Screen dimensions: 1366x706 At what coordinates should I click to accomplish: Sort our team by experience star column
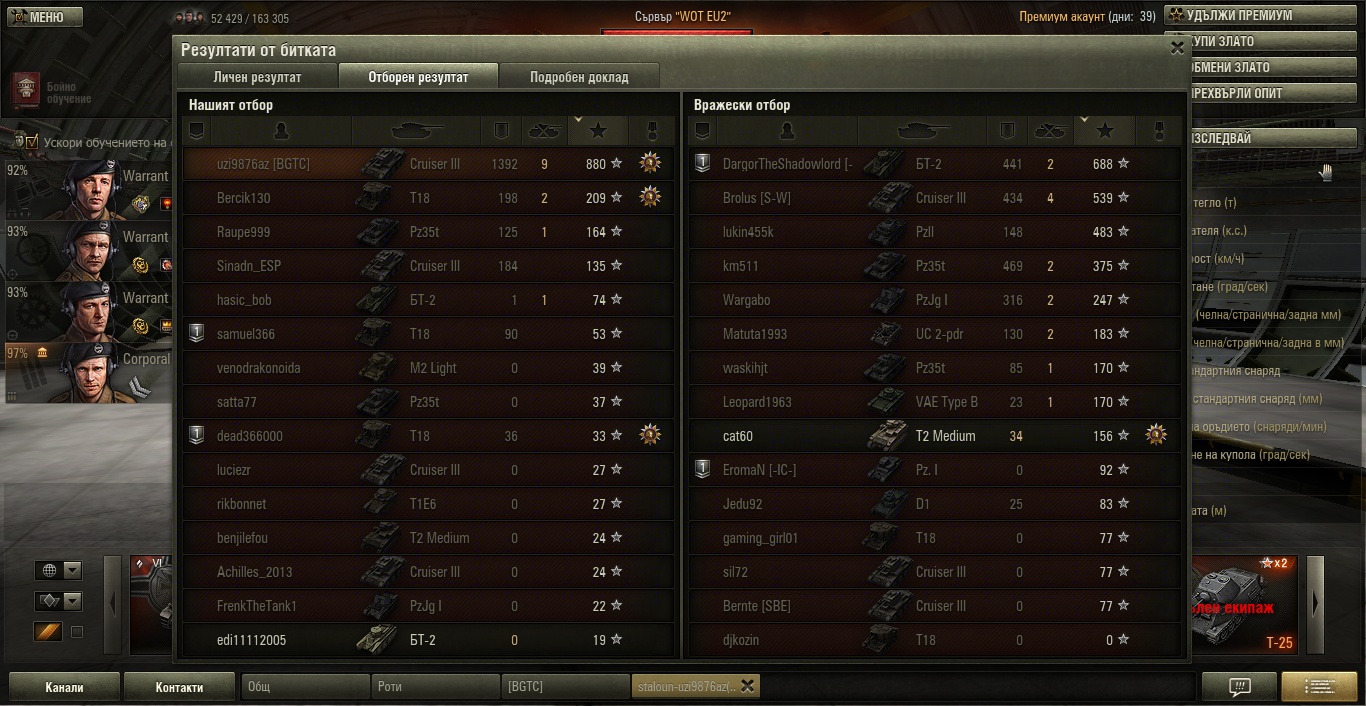597,131
